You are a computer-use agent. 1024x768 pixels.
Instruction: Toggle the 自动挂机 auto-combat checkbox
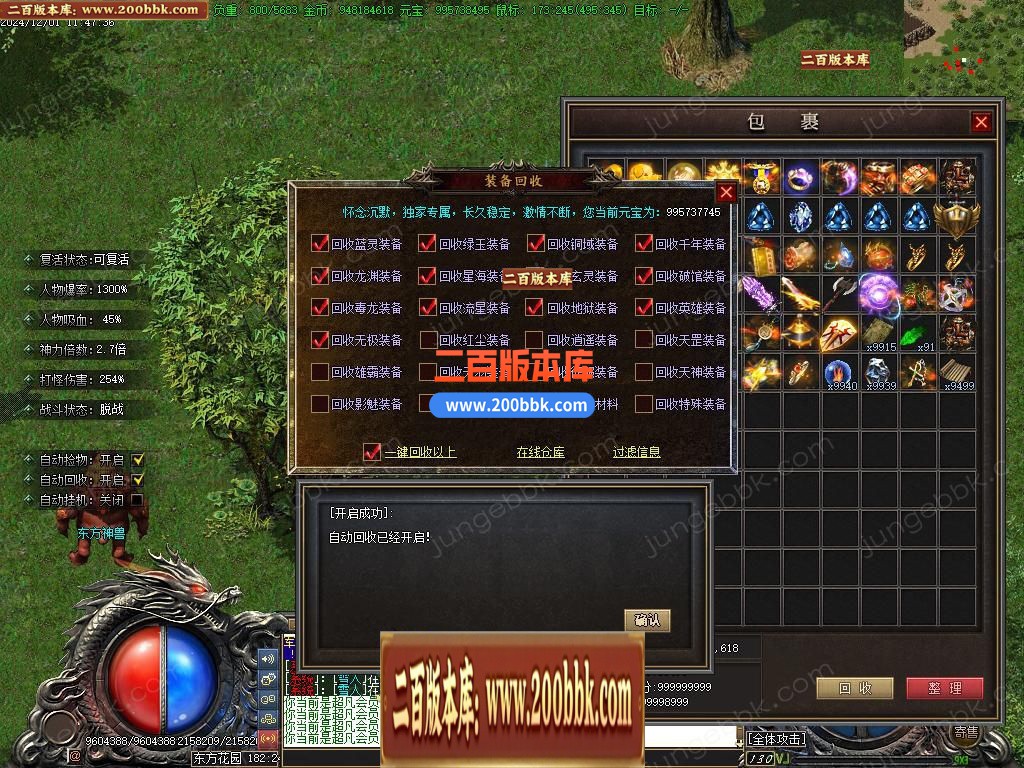tap(138, 500)
